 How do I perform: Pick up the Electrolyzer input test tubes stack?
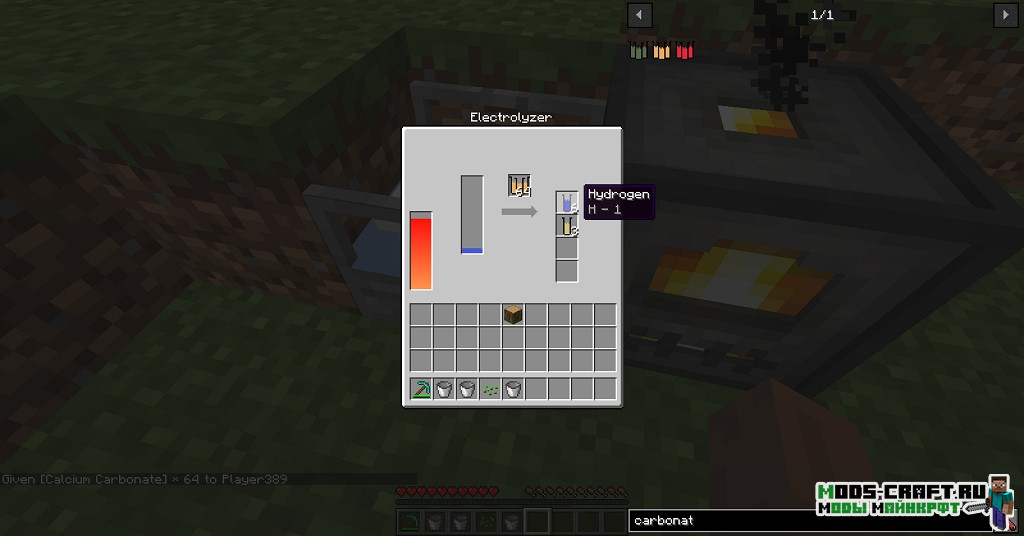(x=518, y=186)
